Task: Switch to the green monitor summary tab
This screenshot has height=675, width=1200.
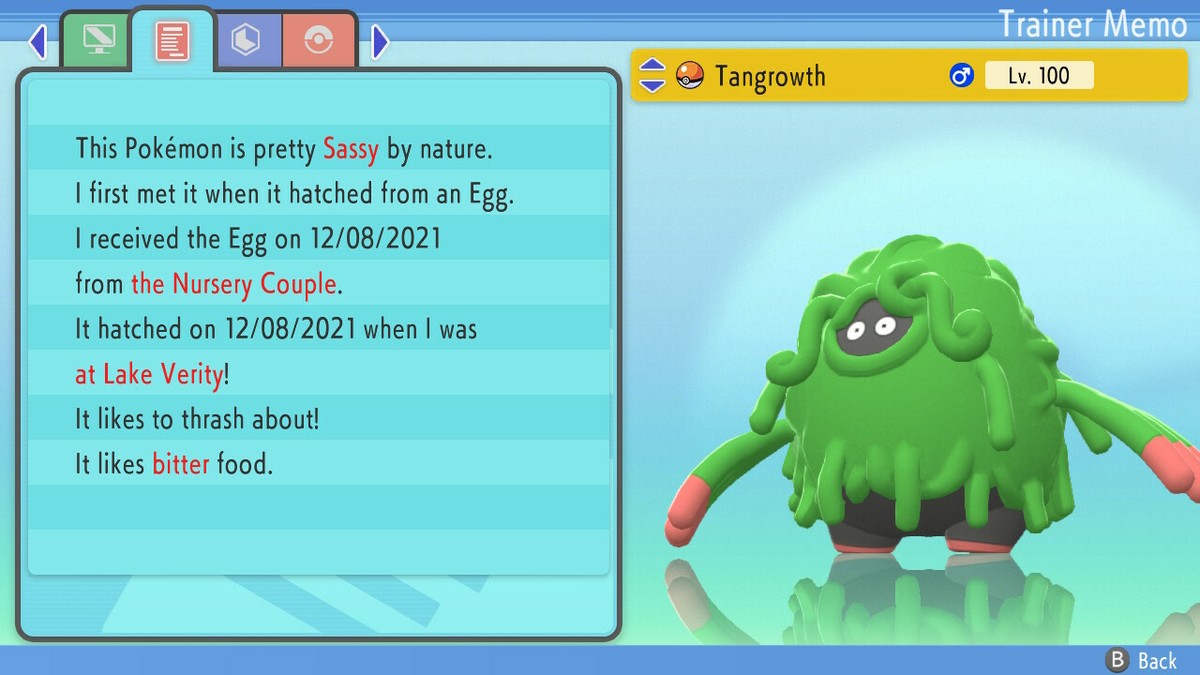Action: point(96,41)
